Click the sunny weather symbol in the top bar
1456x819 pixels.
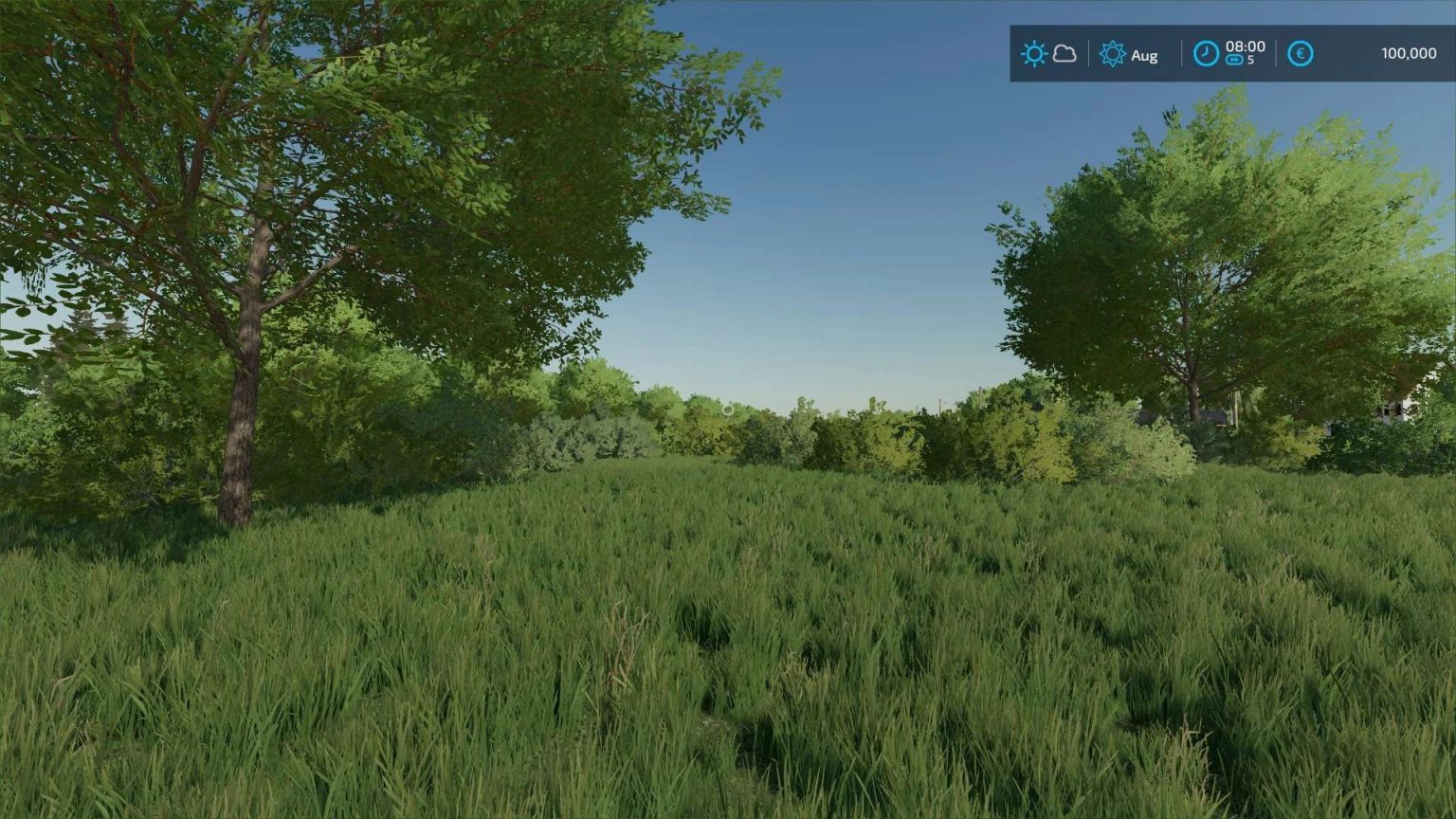(x=1035, y=53)
